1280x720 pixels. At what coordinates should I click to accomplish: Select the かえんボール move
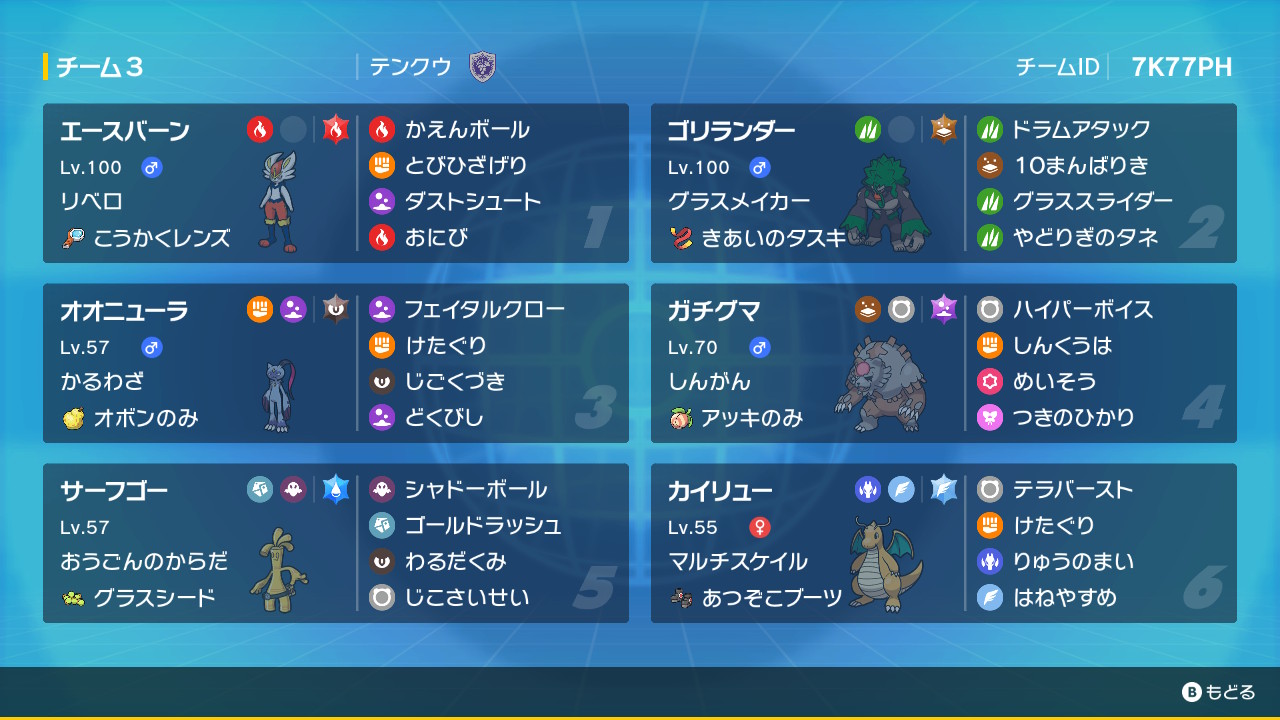click(467, 129)
